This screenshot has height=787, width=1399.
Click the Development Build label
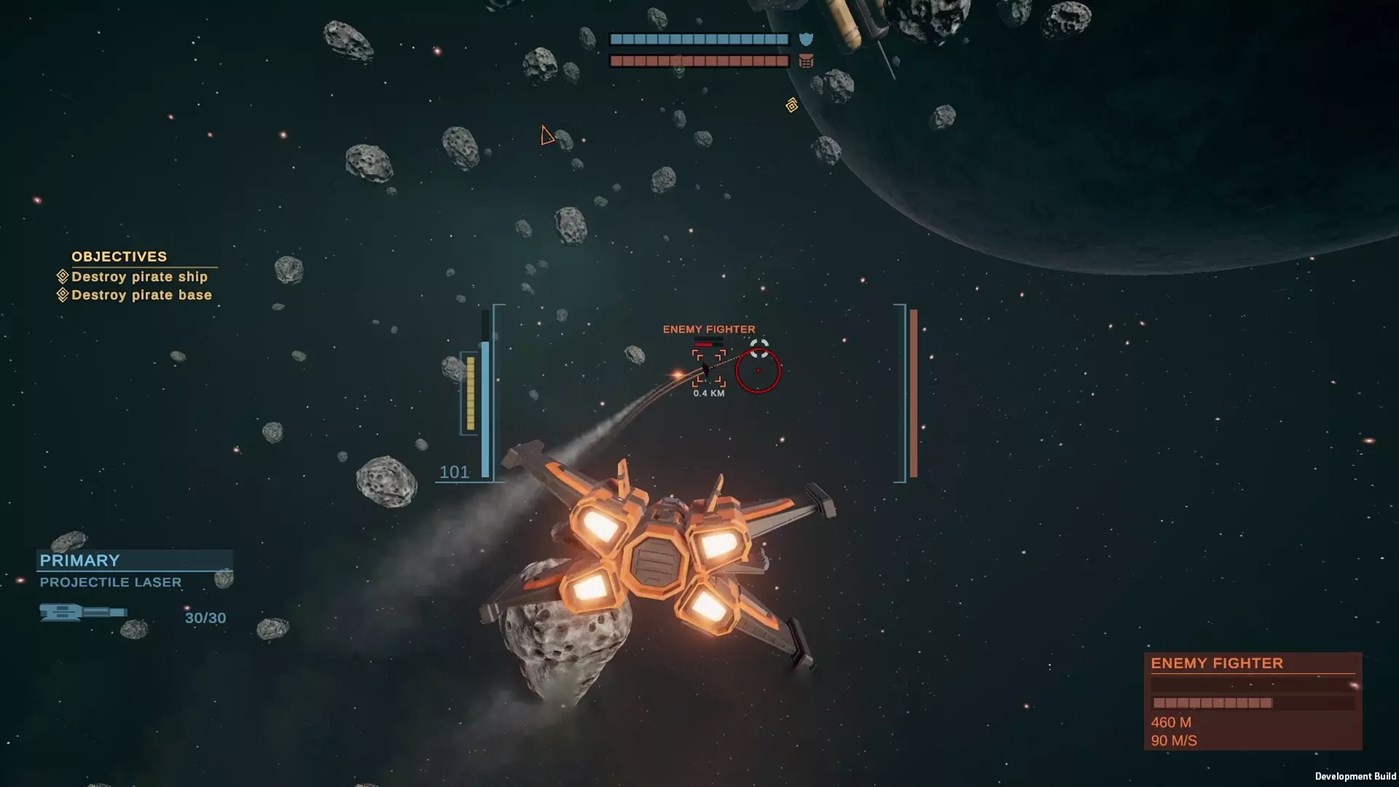coord(1355,776)
